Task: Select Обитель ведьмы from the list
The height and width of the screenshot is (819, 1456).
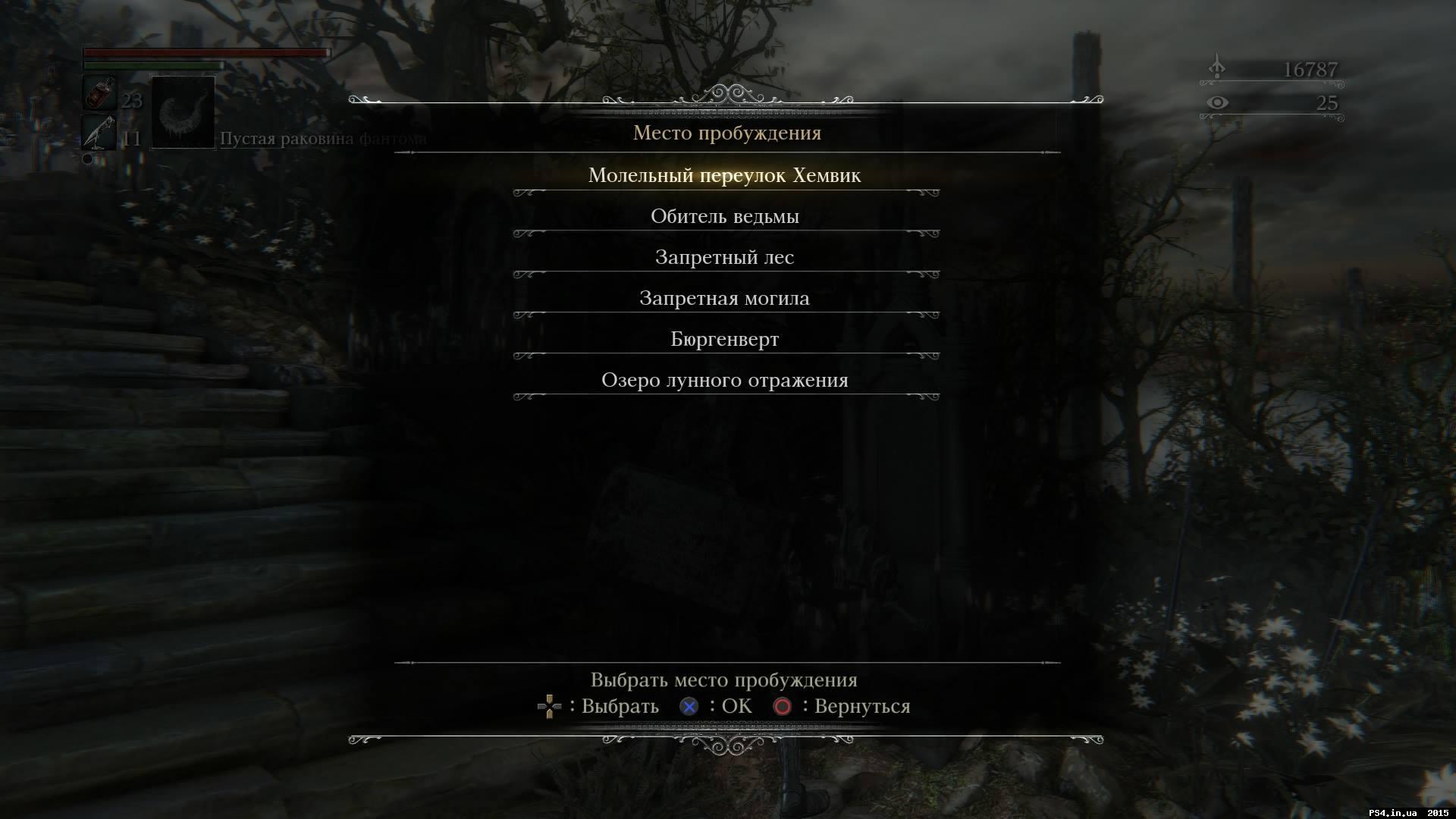Action: click(x=726, y=216)
